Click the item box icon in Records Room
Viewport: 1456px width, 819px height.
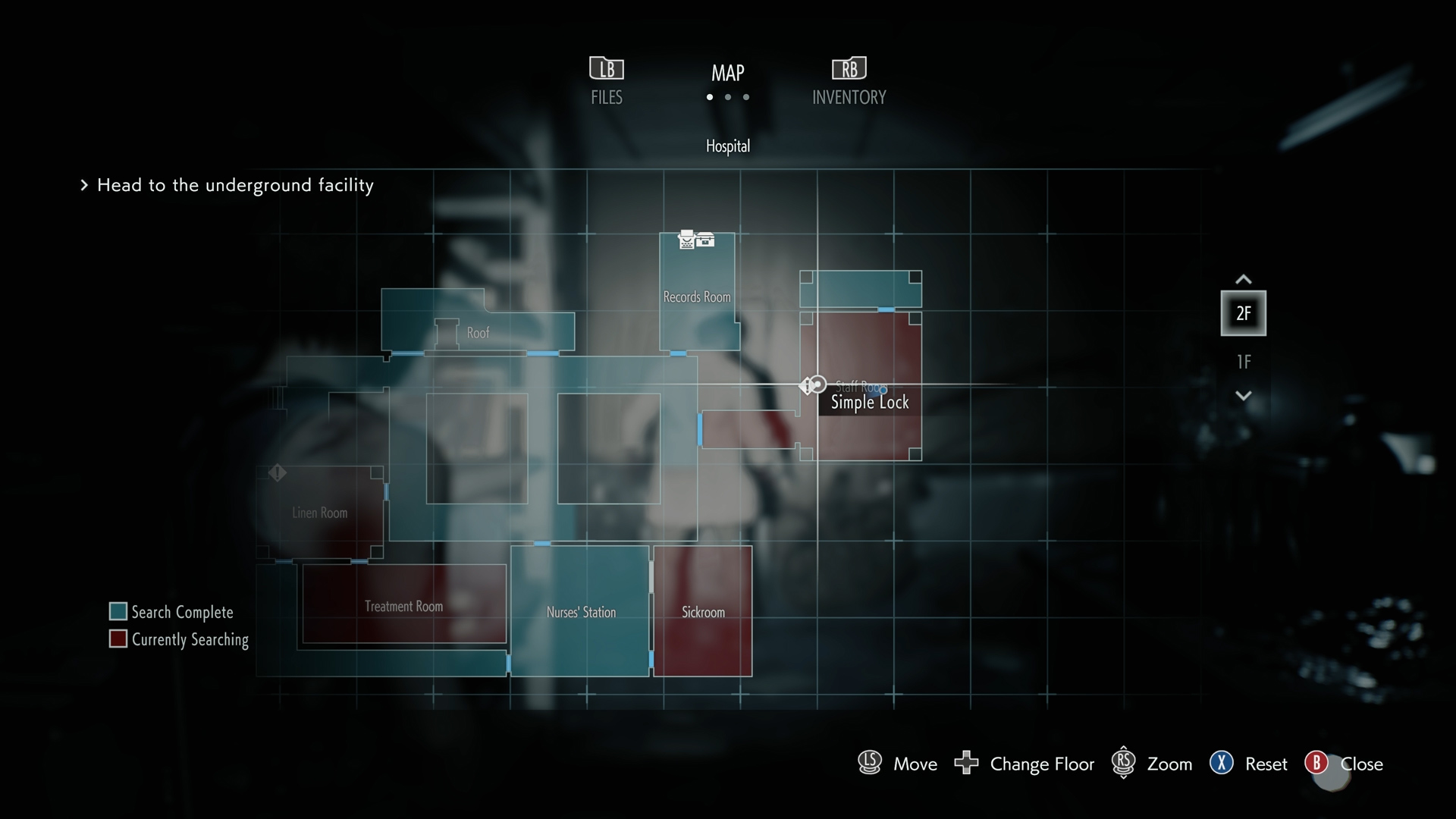705,240
